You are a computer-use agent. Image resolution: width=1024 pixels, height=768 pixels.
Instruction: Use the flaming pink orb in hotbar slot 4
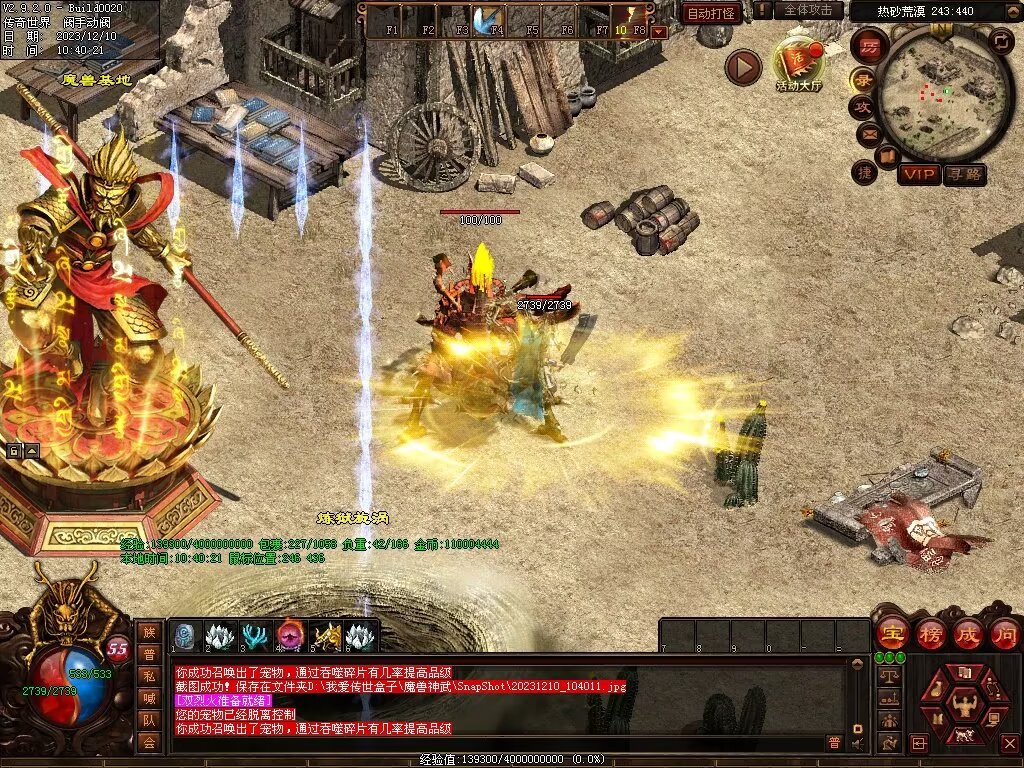click(291, 635)
